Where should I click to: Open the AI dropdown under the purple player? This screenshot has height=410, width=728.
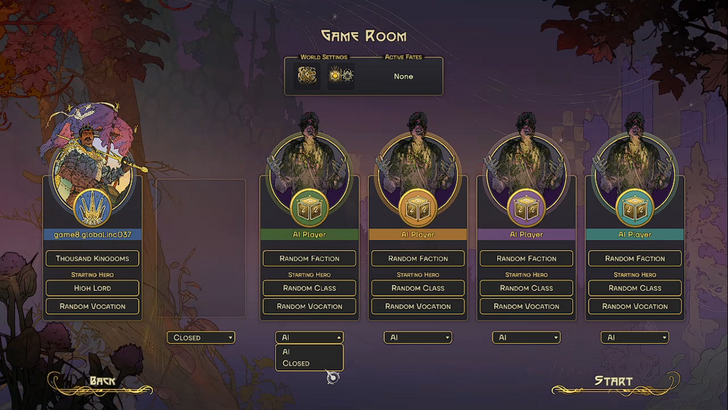click(526, 338)
